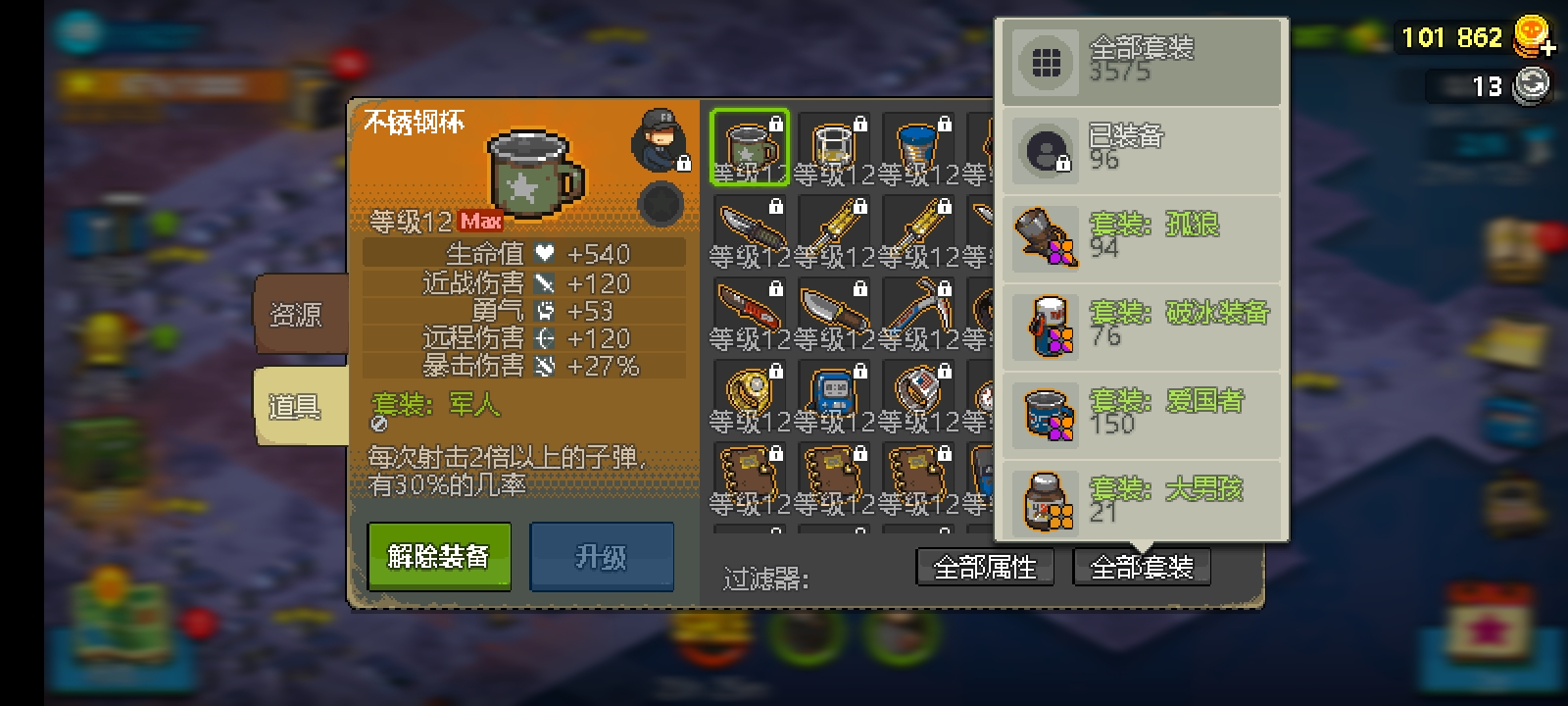Select the glass cup item slot

tap(834, 147)
